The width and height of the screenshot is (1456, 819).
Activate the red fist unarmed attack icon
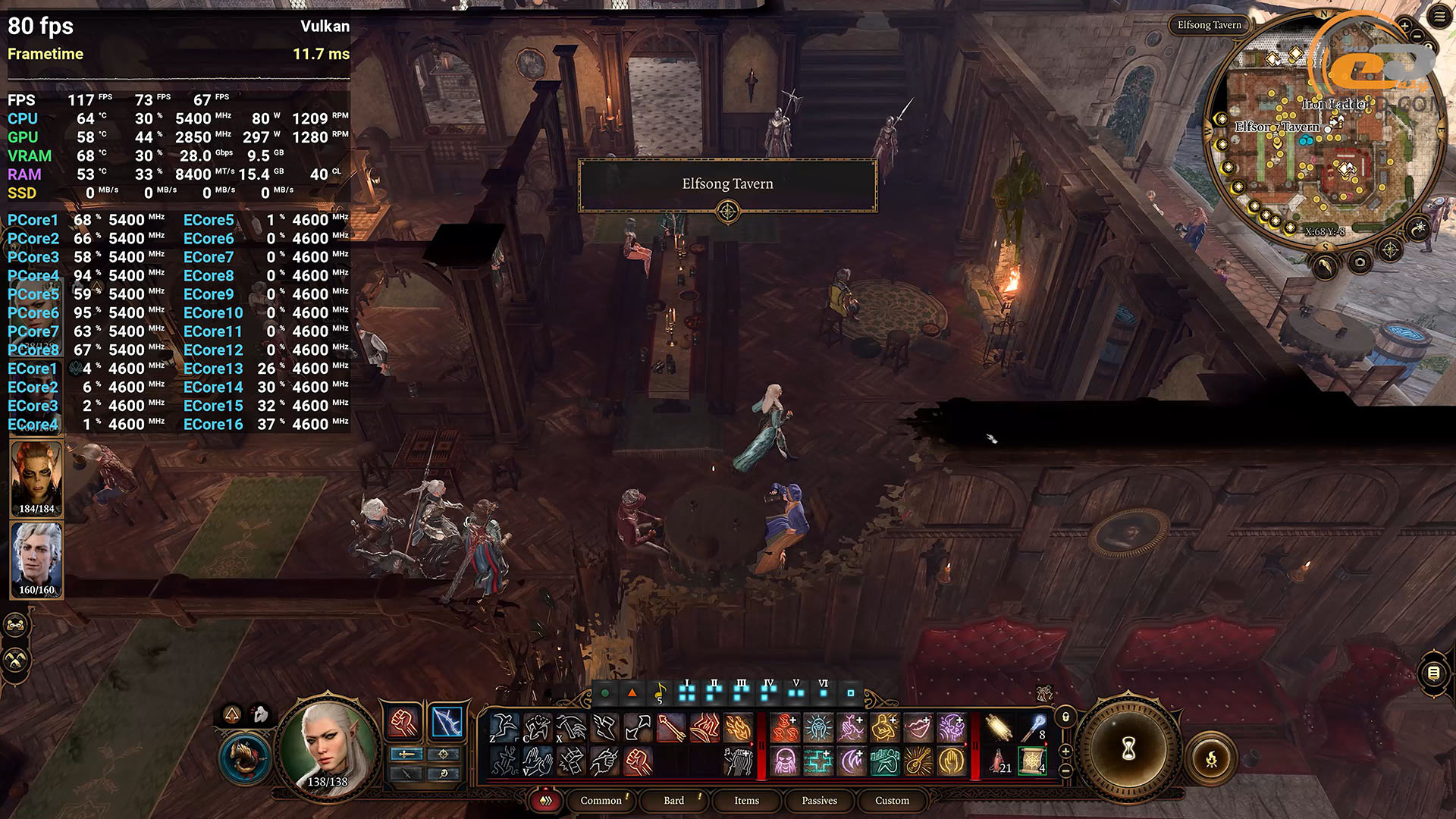pos(403,723)
